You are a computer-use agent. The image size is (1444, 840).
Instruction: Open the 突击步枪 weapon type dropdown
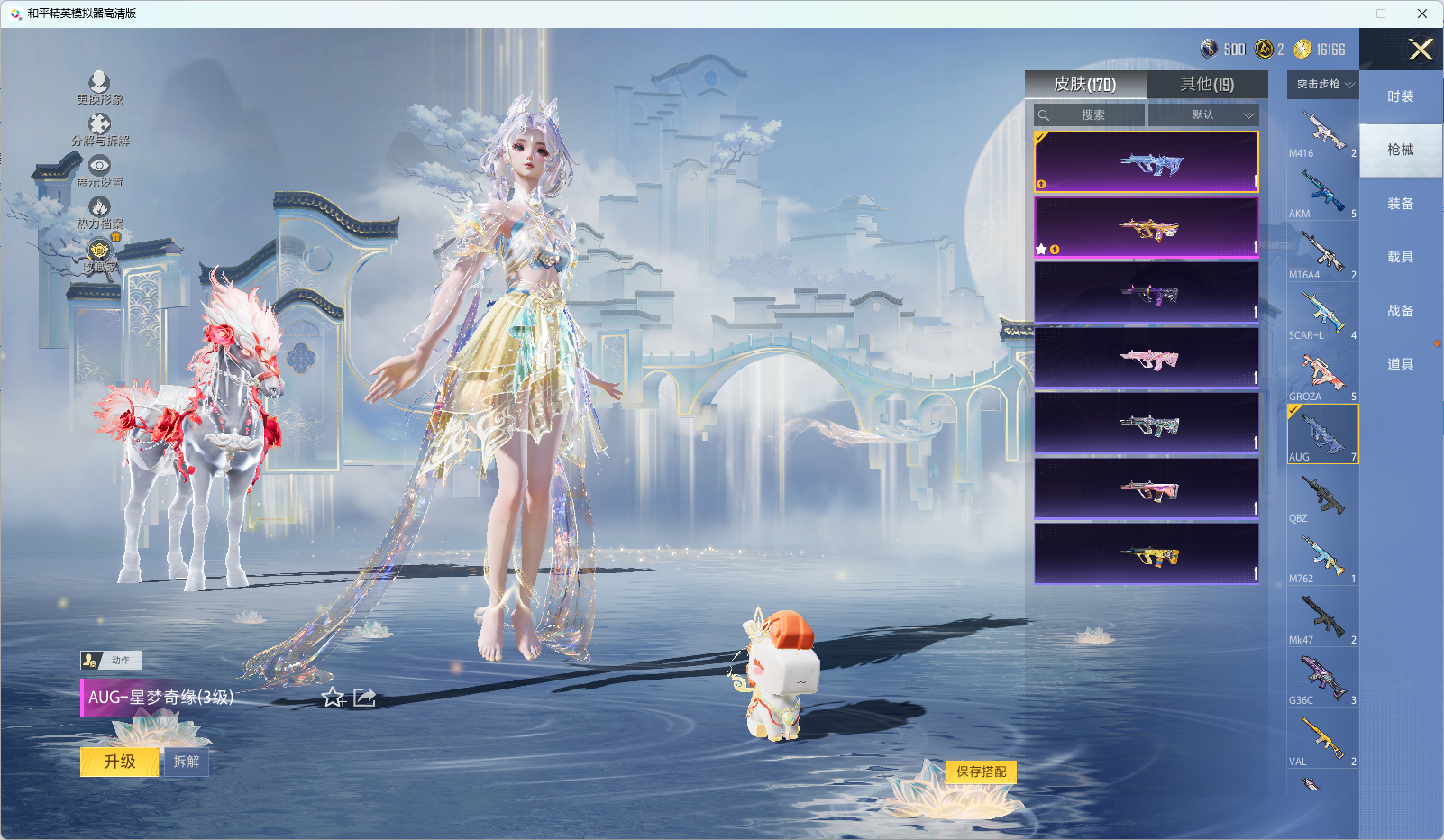click(x=1323, y=84)
